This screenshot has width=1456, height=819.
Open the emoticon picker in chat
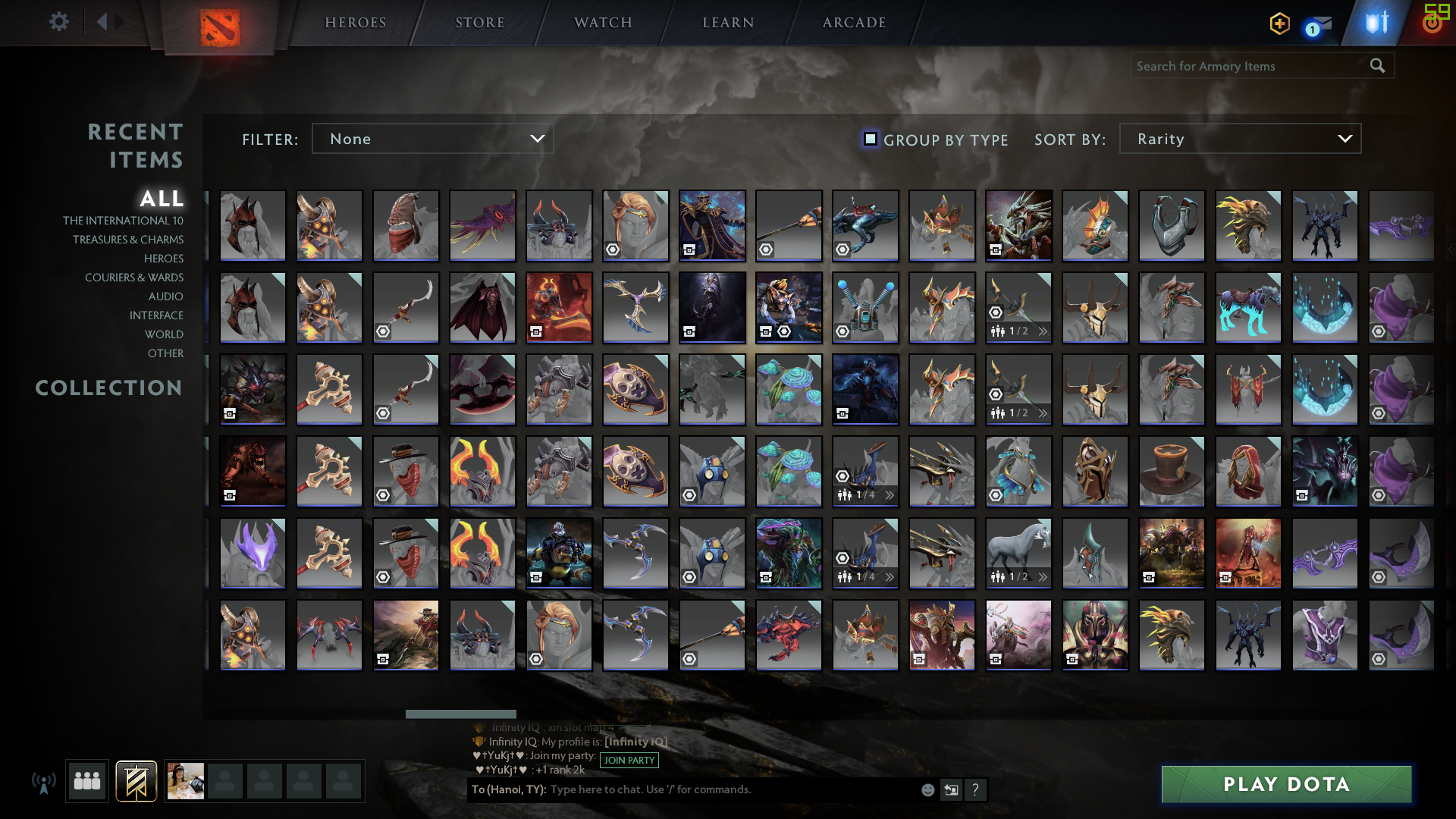tap(927, 789)
